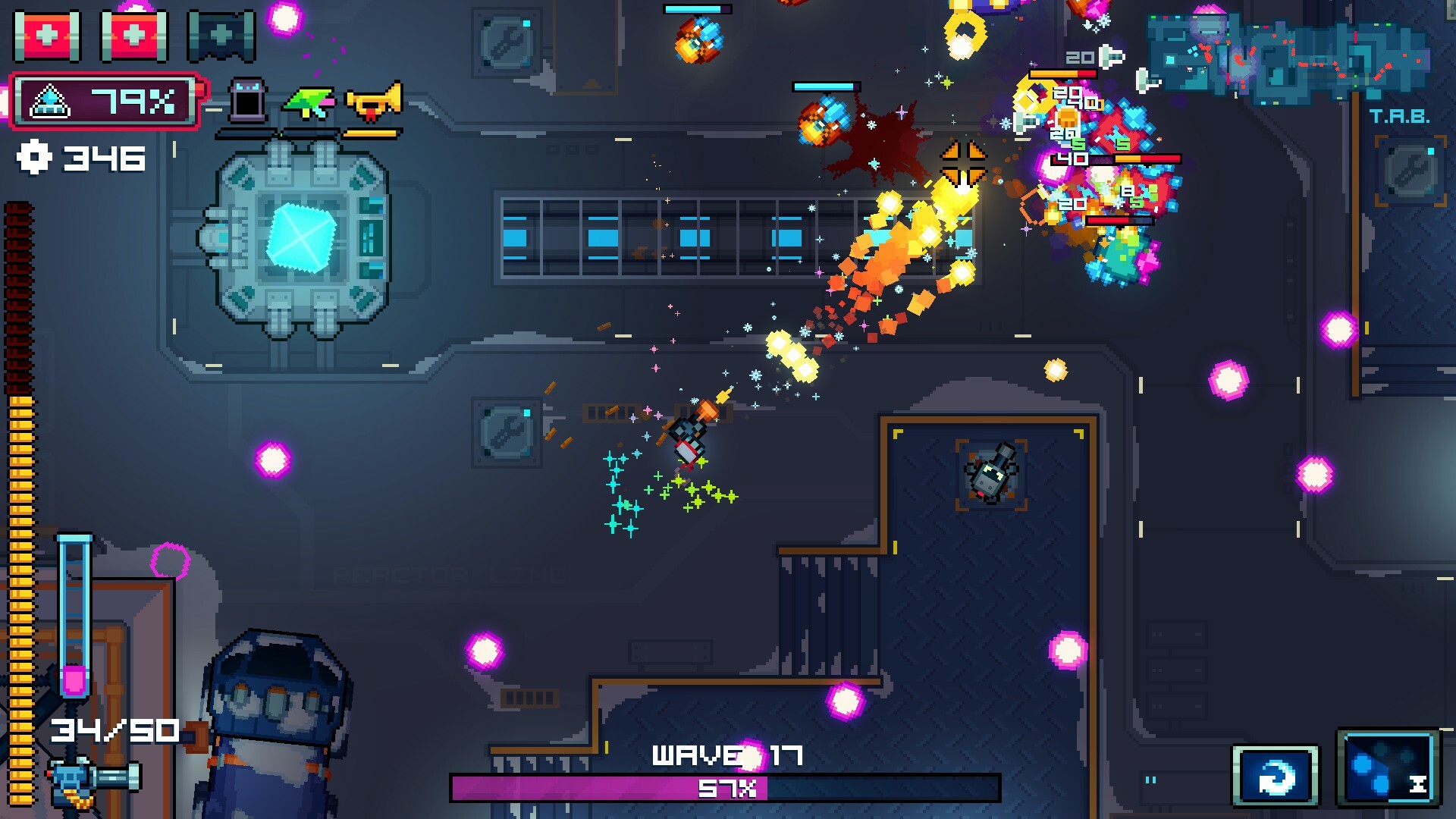1456x819 pixels.
Task: Click the glowing cyan reactor core
Action: pos(302,239)
